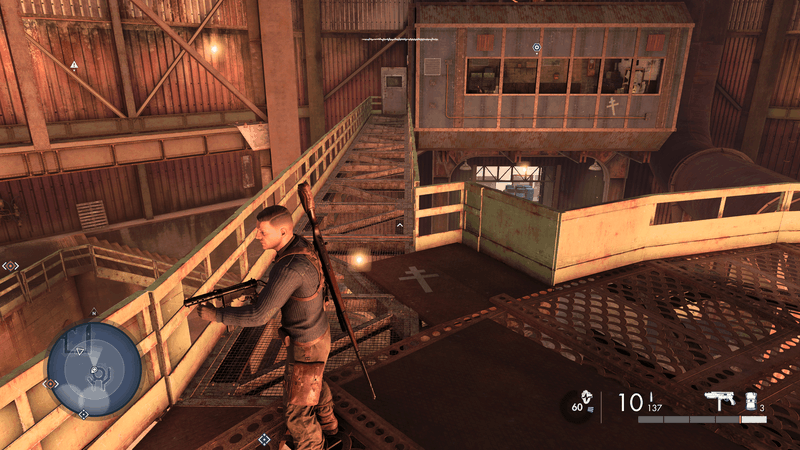Image resolution: width=800 pixels, height=450 pixels.
Task: Click the warning triangle marker
Action: [x=74, y=65]
